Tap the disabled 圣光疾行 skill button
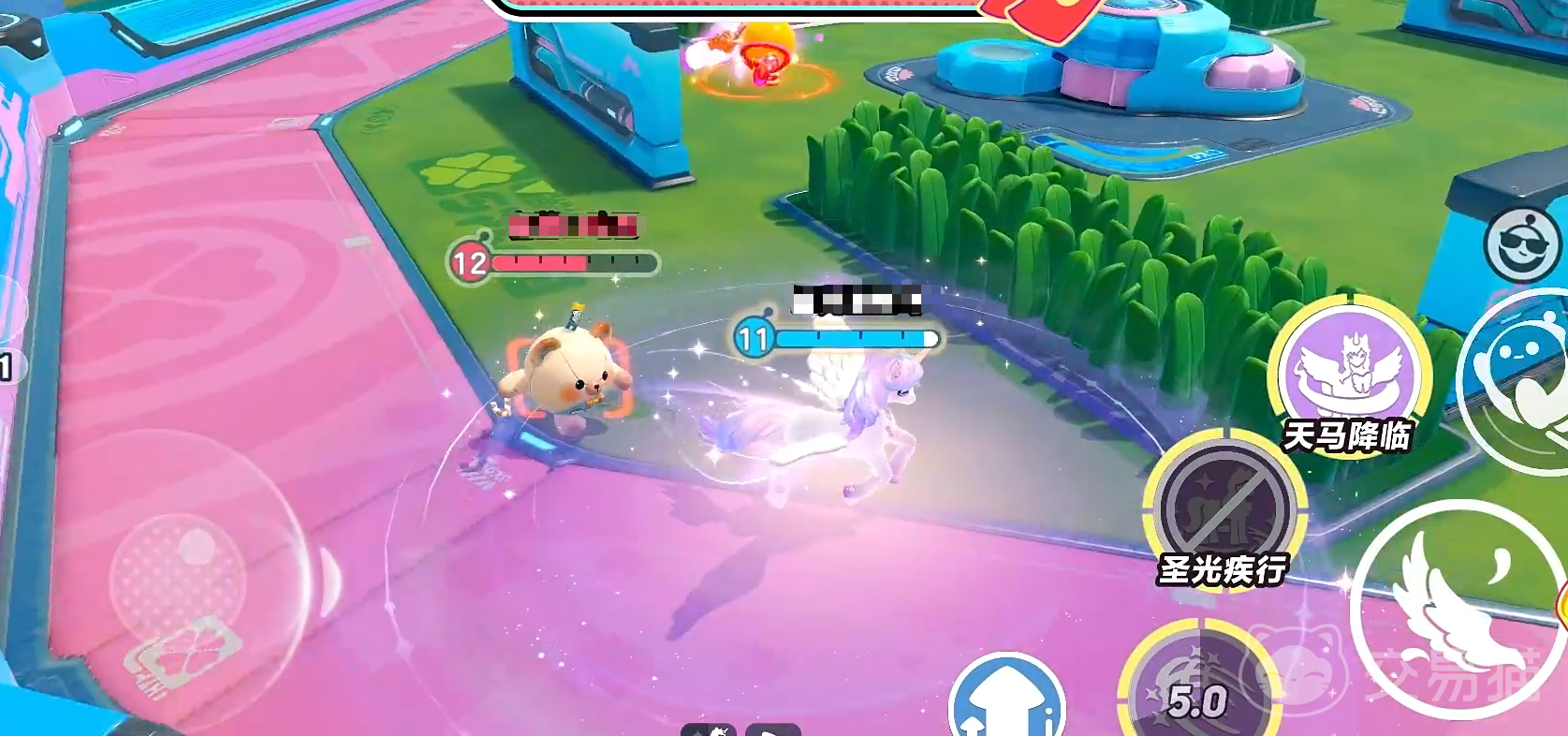The image size is (1568, 736). pyautogui.click(x=1225, y=507)
